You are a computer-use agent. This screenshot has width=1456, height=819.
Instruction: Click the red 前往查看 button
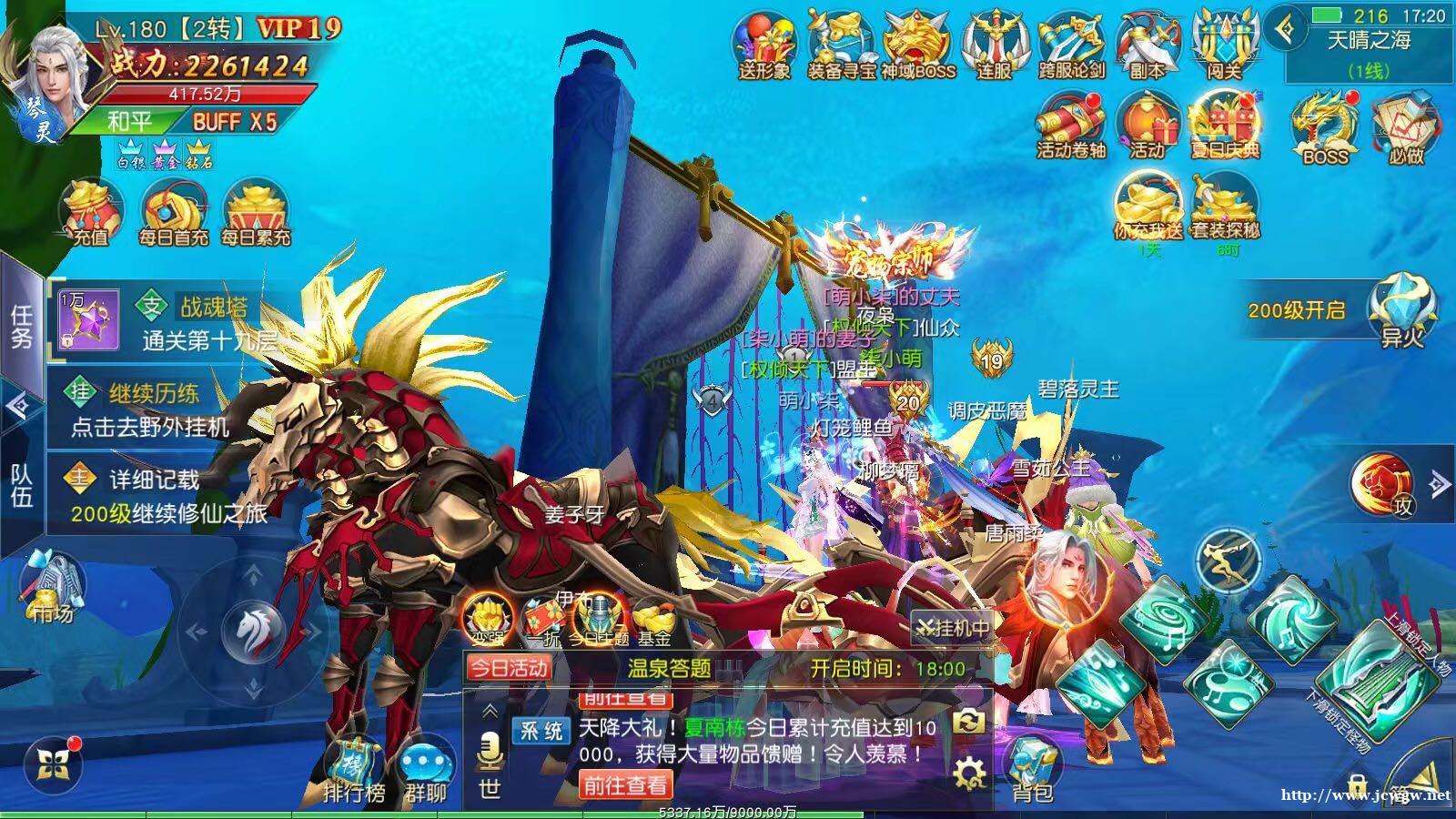(626, 784)
